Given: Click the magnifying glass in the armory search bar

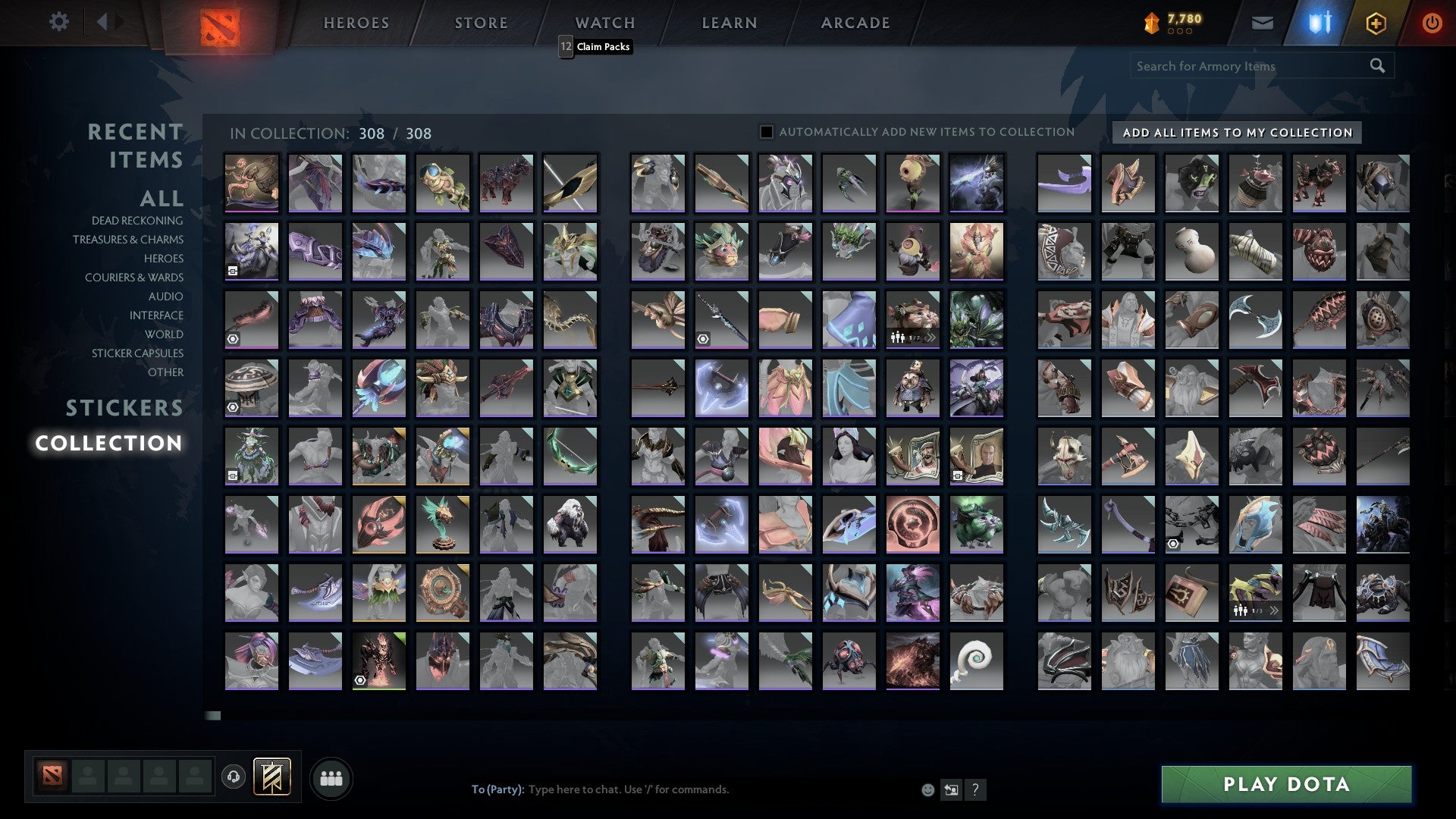Looking at the screenshot, I should (x=1377, y=66).
